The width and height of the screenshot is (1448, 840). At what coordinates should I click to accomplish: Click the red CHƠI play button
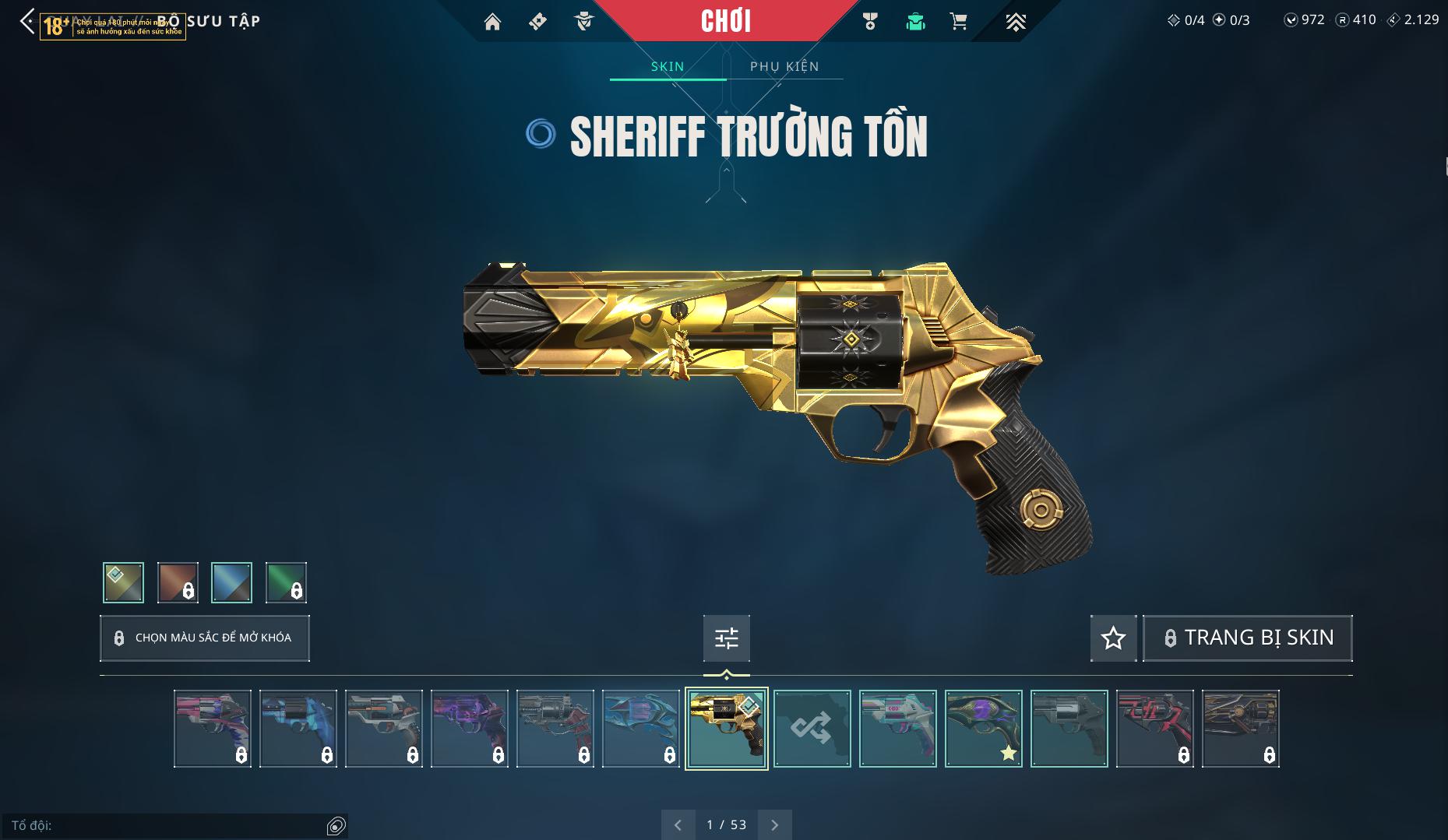coord(726,21)
